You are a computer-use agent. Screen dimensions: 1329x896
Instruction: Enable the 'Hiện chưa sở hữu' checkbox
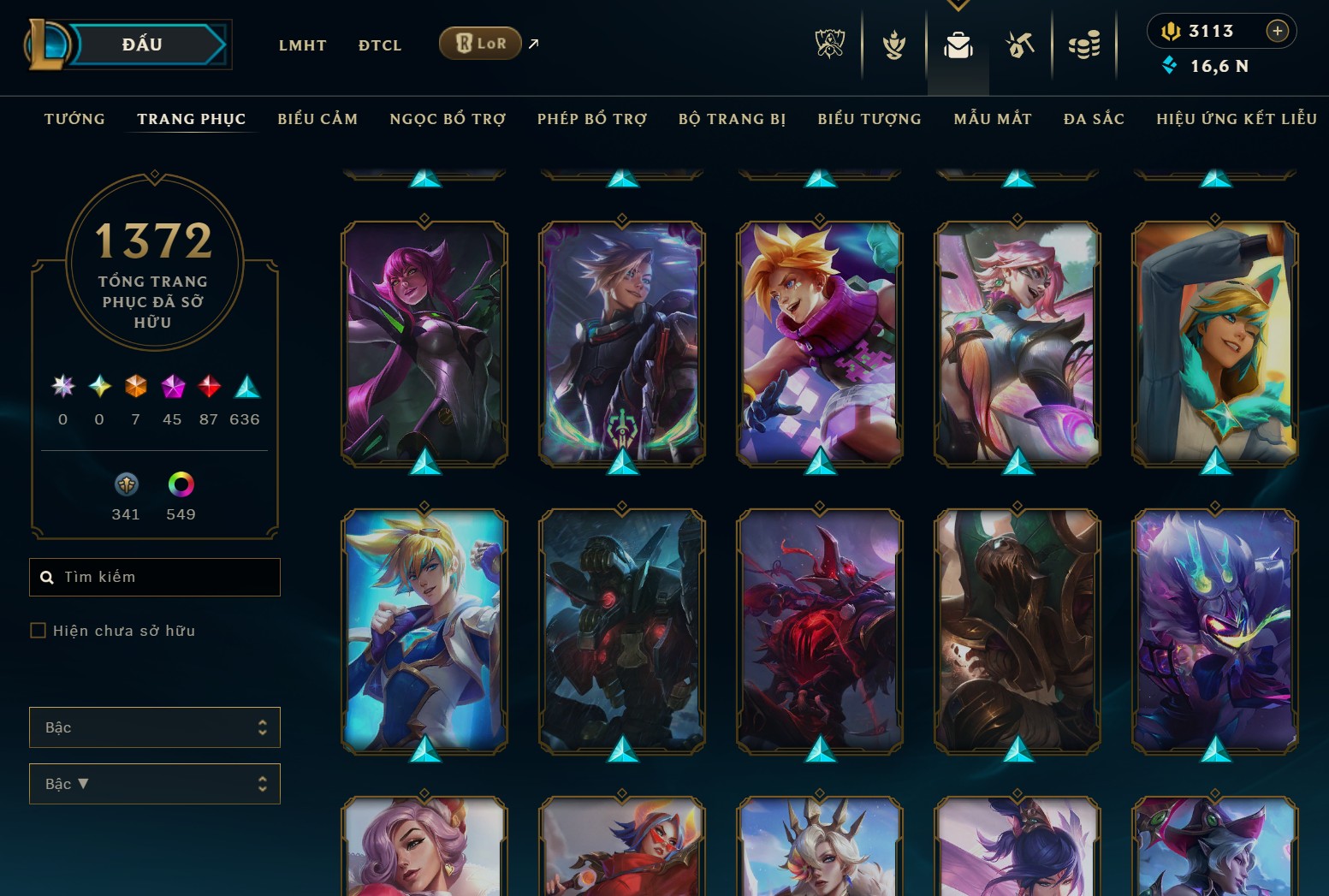(39, 630)
